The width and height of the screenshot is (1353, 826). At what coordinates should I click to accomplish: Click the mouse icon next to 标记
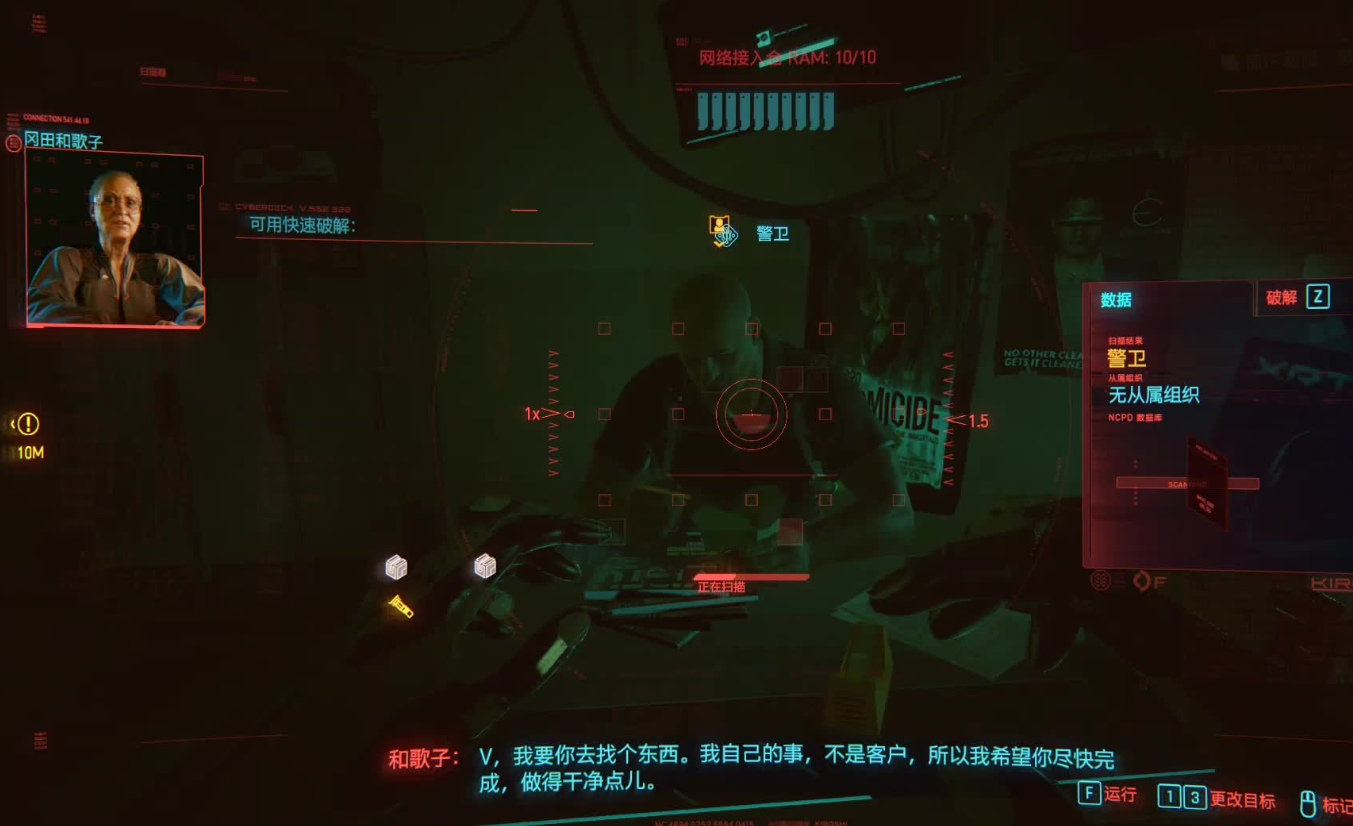[1307, 801]
